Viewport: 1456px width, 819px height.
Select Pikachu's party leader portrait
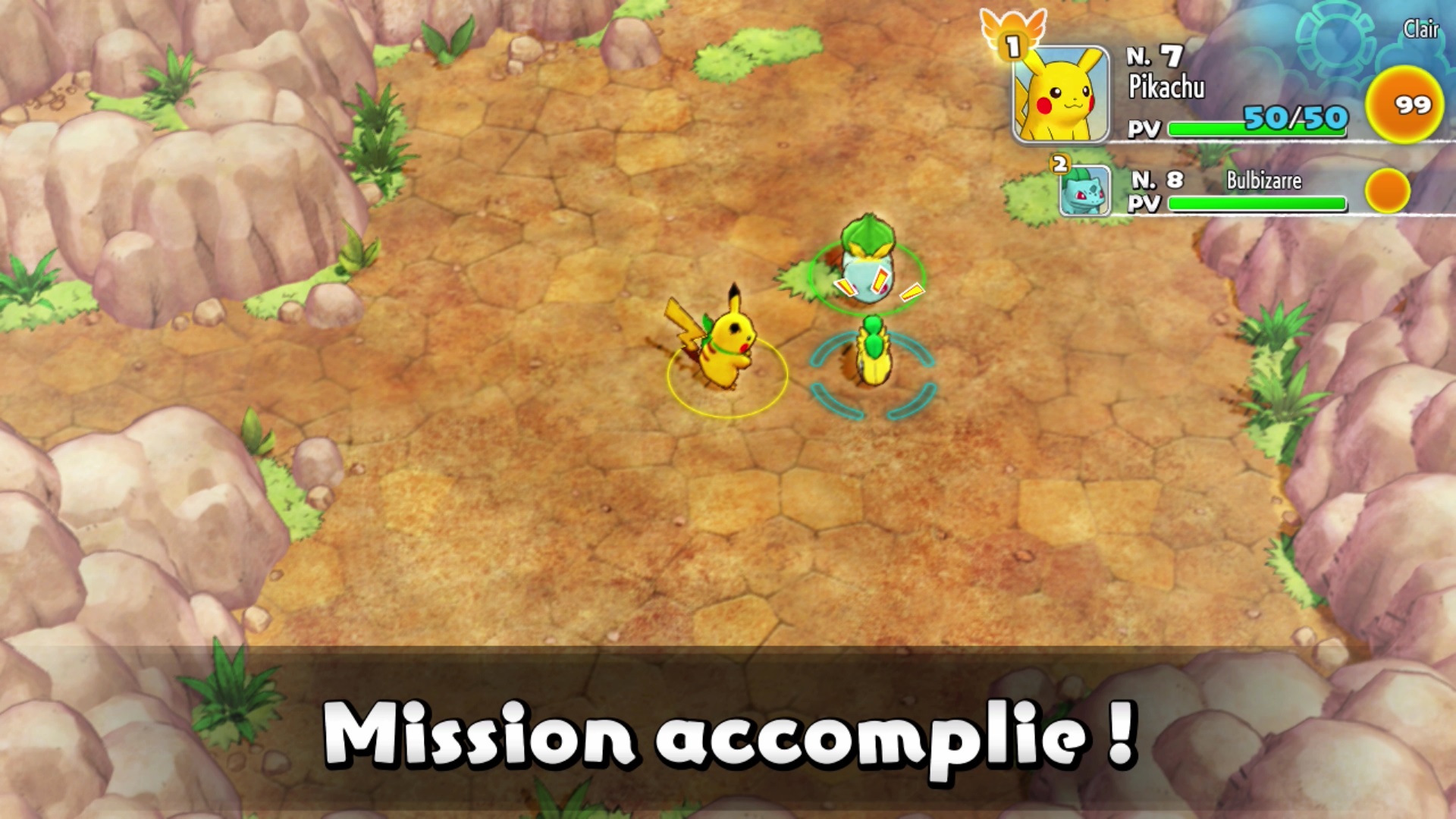pos(1061,95)
